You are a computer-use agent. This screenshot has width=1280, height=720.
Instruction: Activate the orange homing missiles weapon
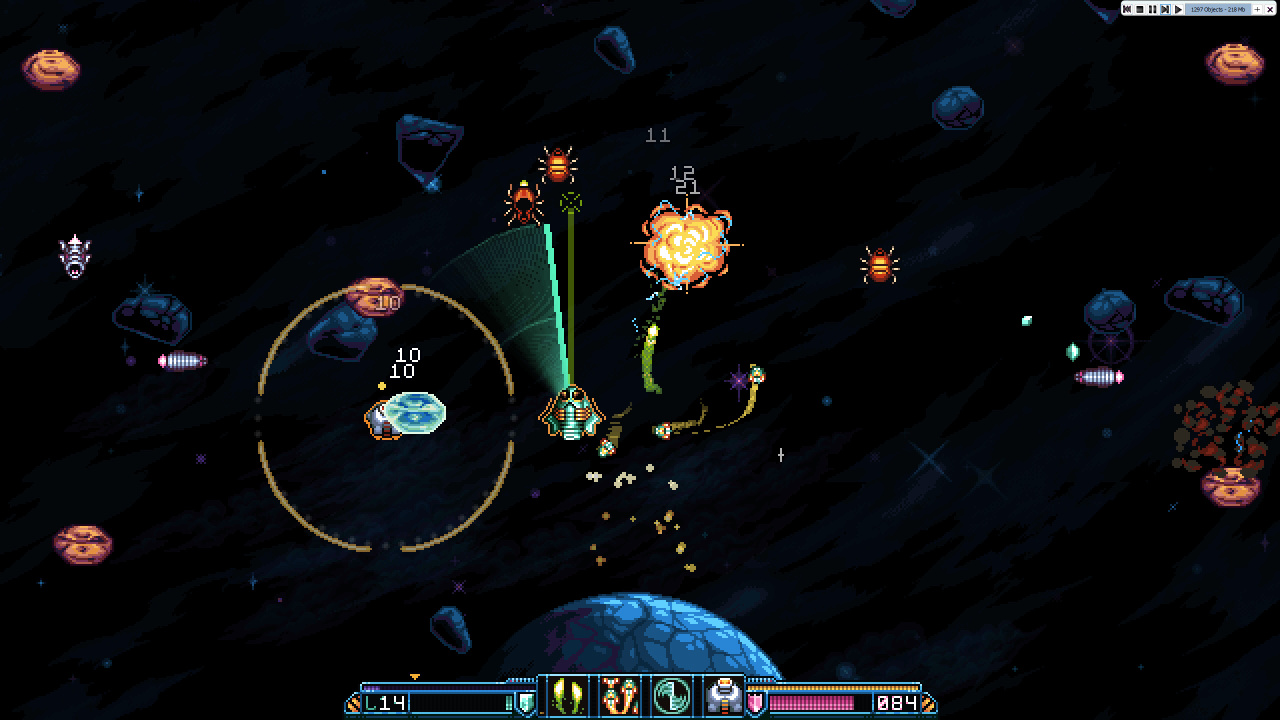618,695
